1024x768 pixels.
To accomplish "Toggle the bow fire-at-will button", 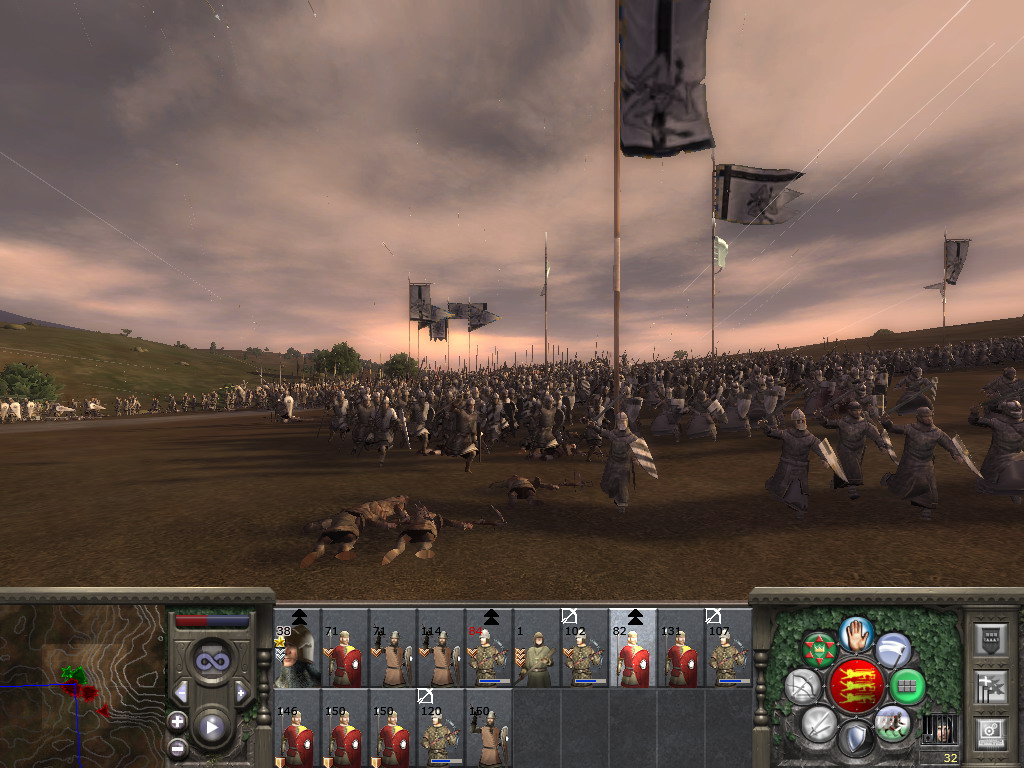I will coord(802,686).
